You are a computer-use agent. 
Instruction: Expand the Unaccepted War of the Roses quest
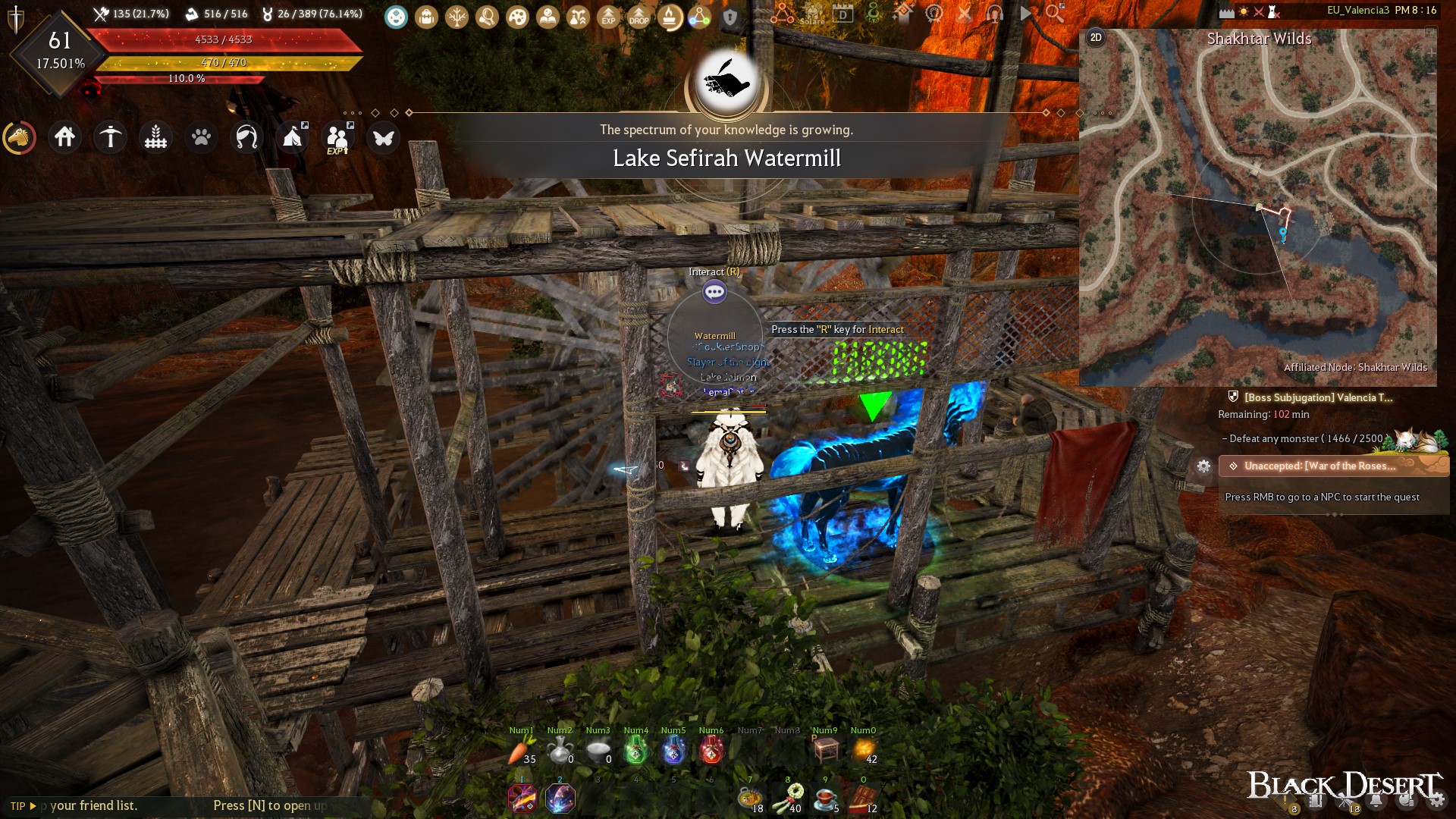[1335, 466]
